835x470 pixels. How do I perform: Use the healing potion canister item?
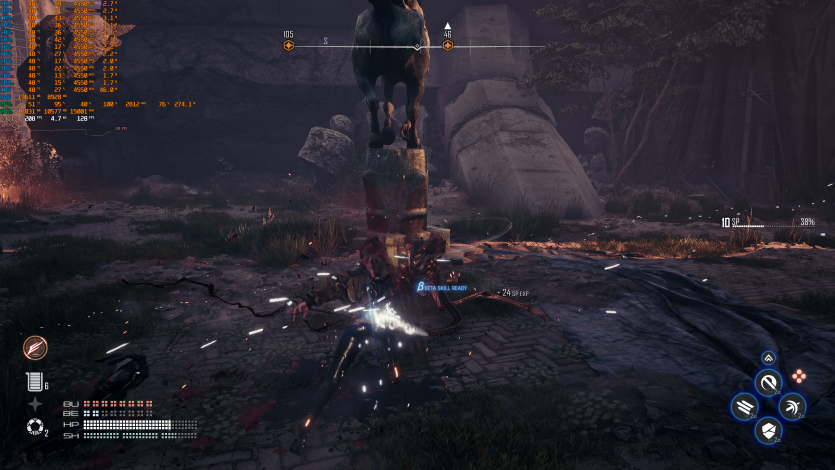[34, 381]
